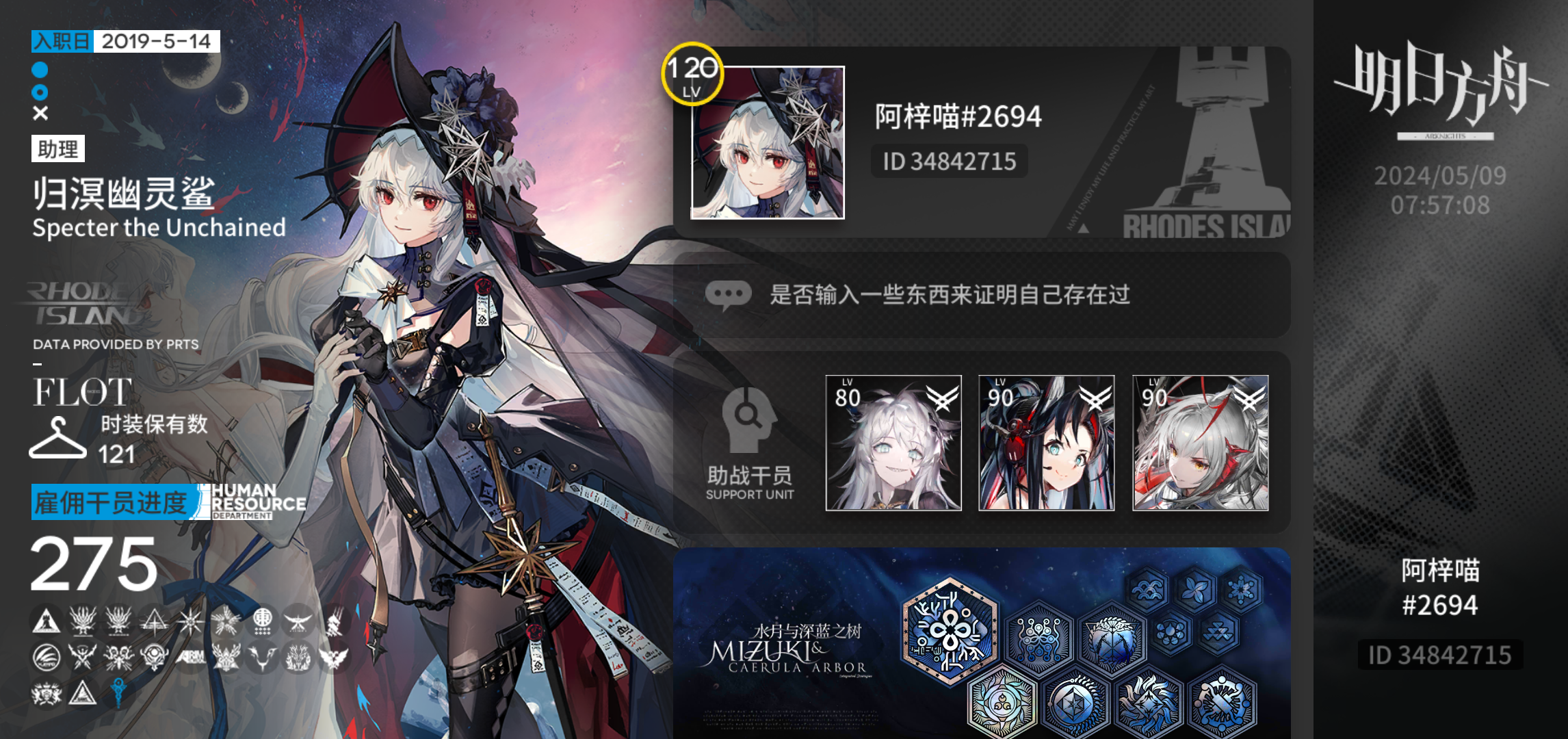Open the 阿梓喵 doctor avatar portrait
1568x739 pixels.
tap(766, 144)
